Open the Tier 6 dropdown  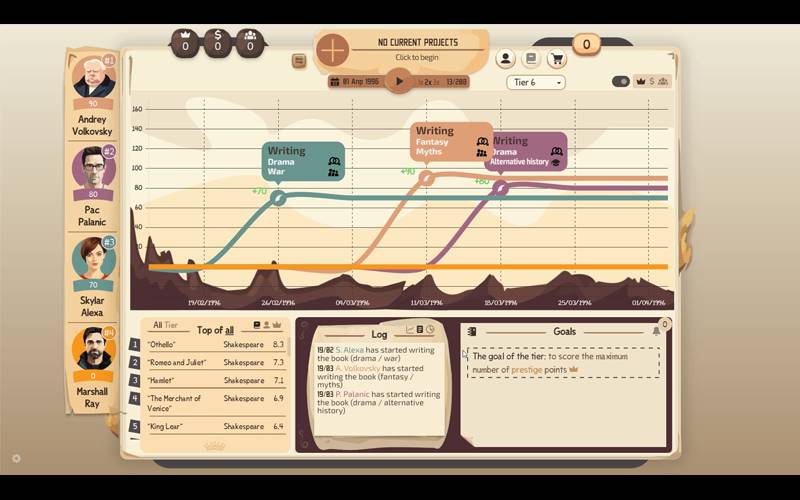[x=536, y=82]
